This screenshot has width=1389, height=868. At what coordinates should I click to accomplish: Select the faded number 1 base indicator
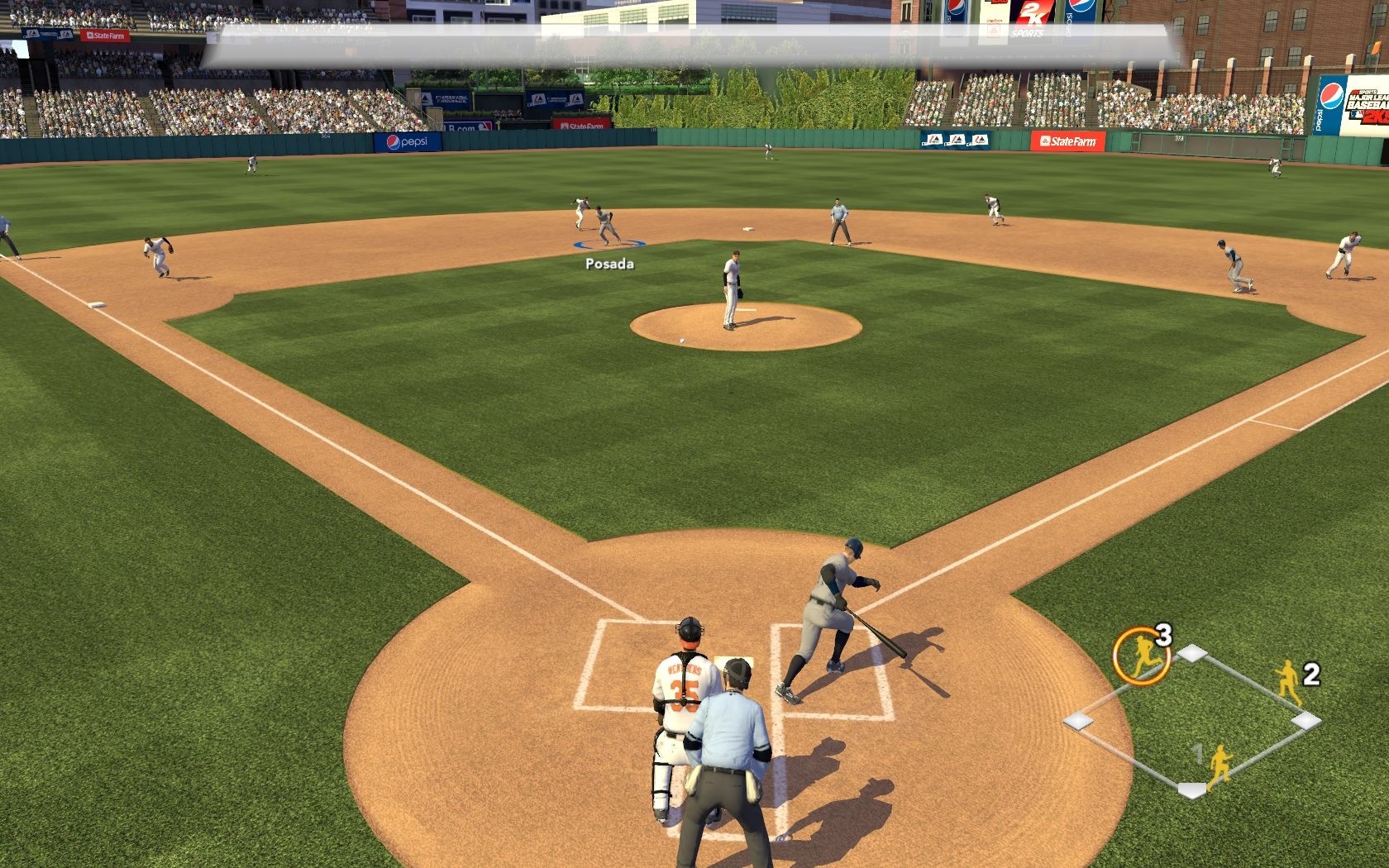(x=1197, y=753)
